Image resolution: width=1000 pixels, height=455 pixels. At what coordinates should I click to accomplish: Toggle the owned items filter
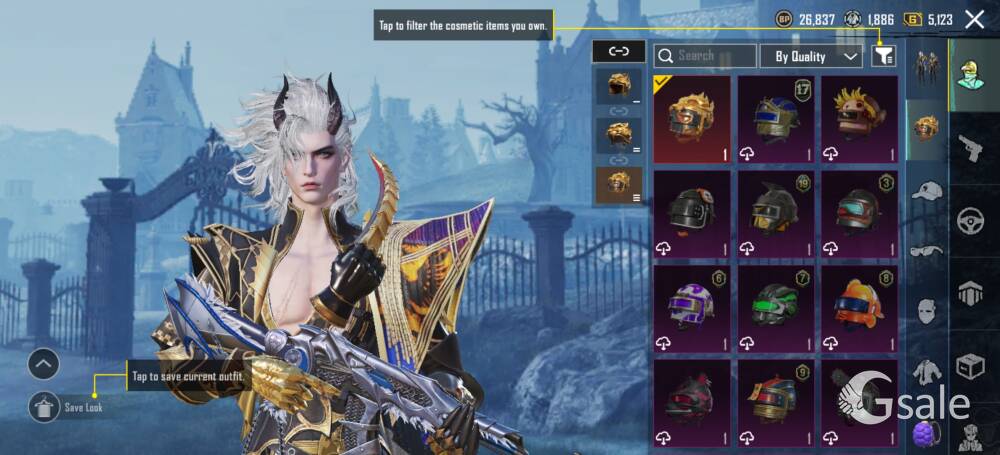[883, 56]
